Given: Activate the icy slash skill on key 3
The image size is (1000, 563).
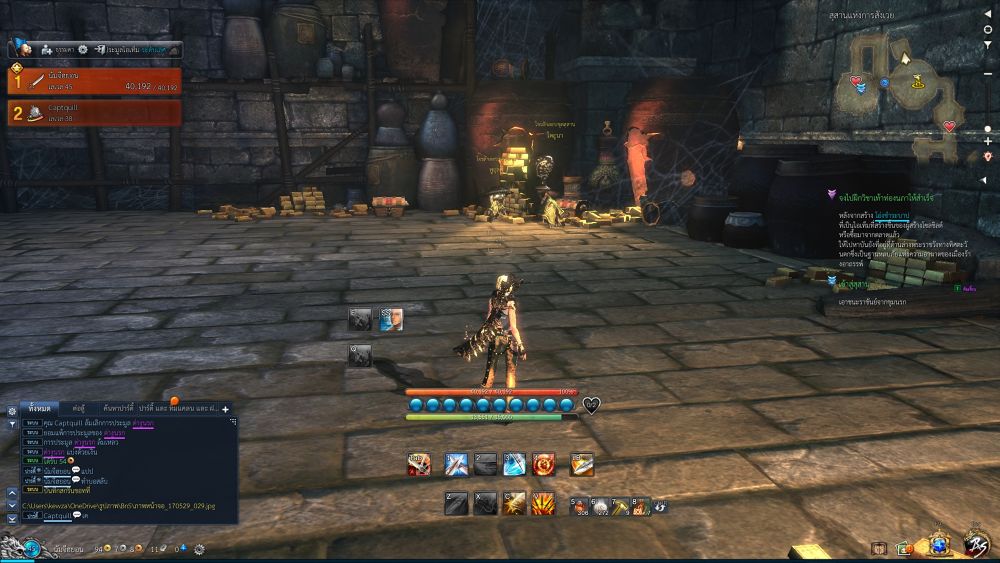Looking at the screenshot, I should 514,464.
